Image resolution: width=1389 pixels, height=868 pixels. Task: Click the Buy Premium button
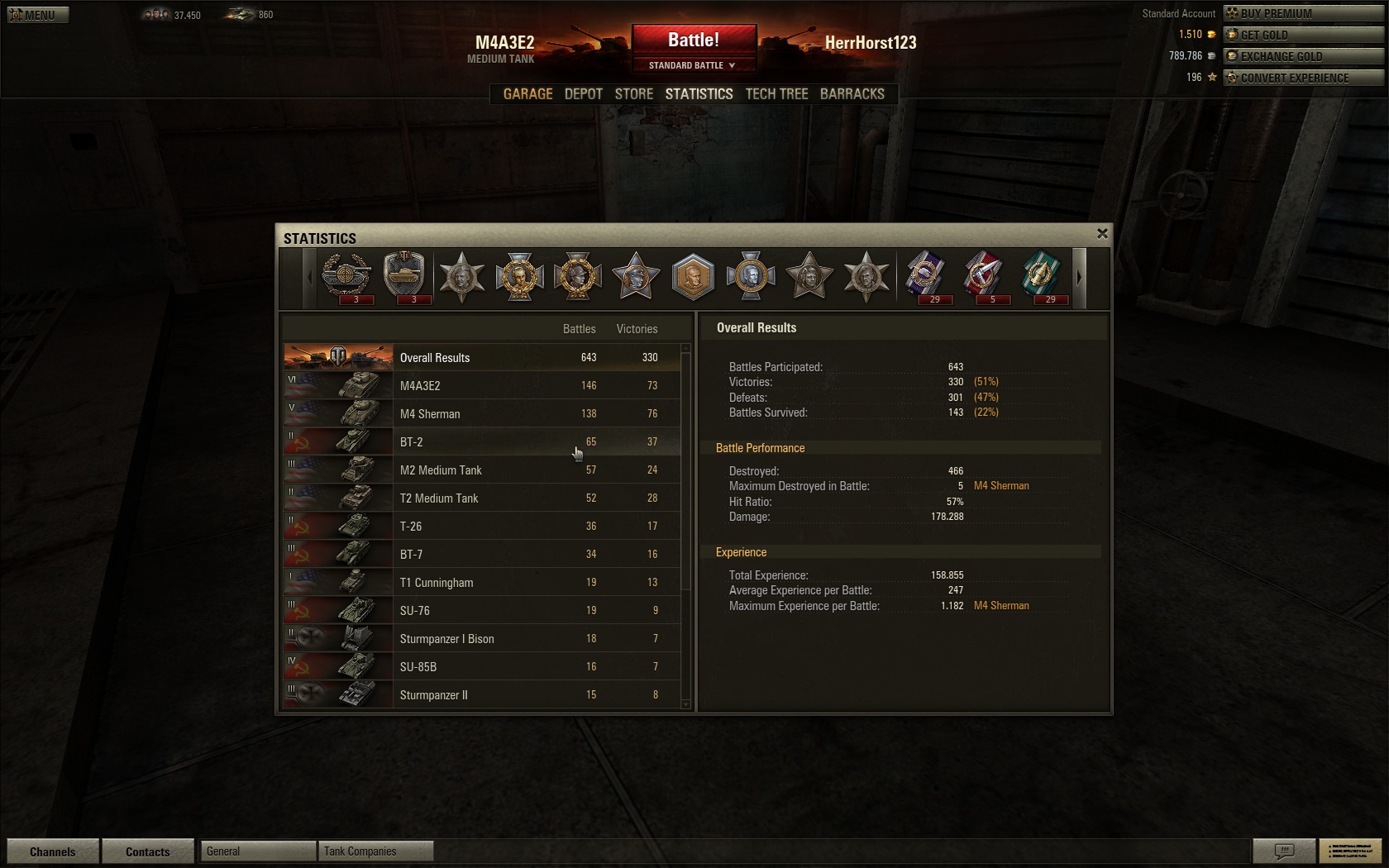(1303, 13)
